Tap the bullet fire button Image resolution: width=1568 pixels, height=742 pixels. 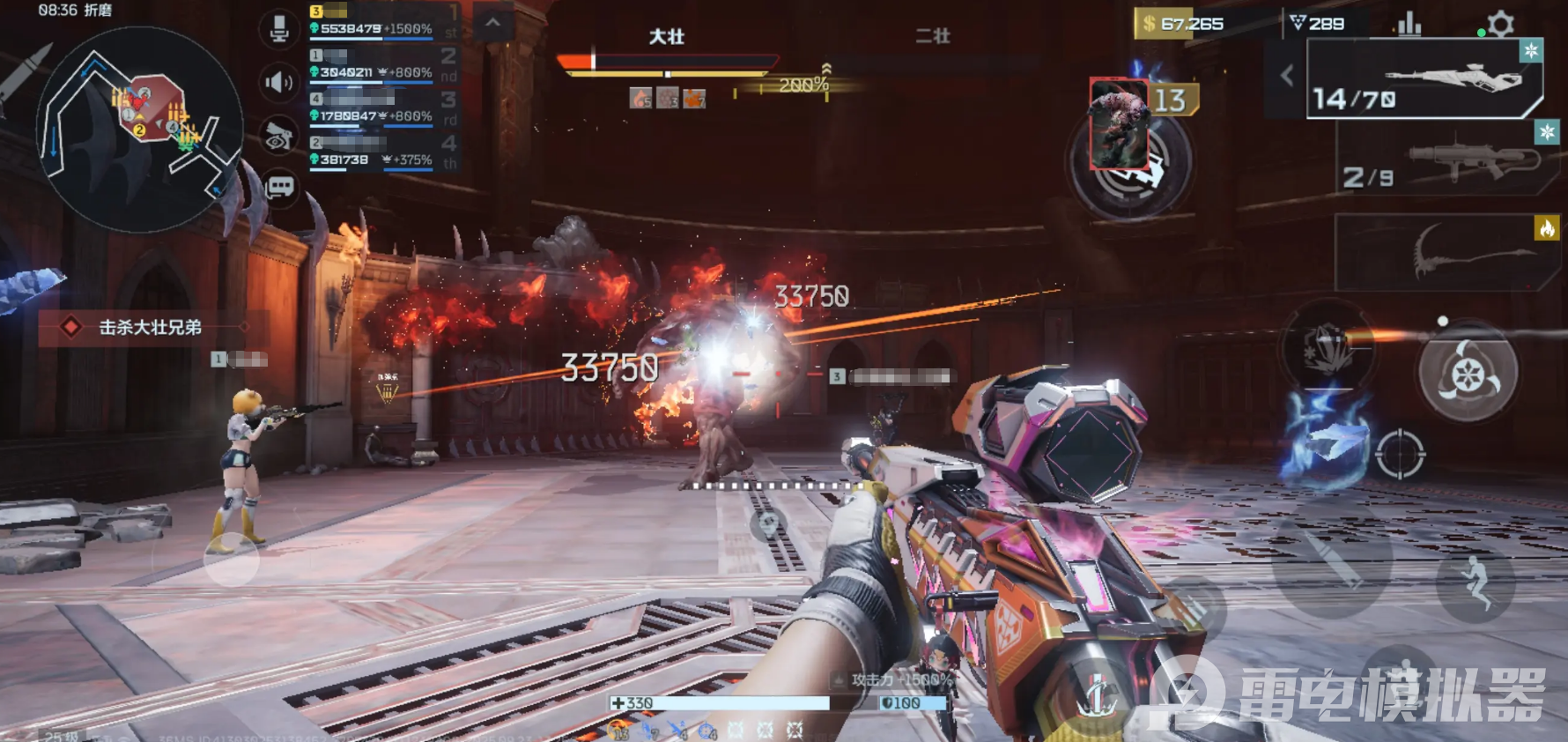(x=1333, y=560)
